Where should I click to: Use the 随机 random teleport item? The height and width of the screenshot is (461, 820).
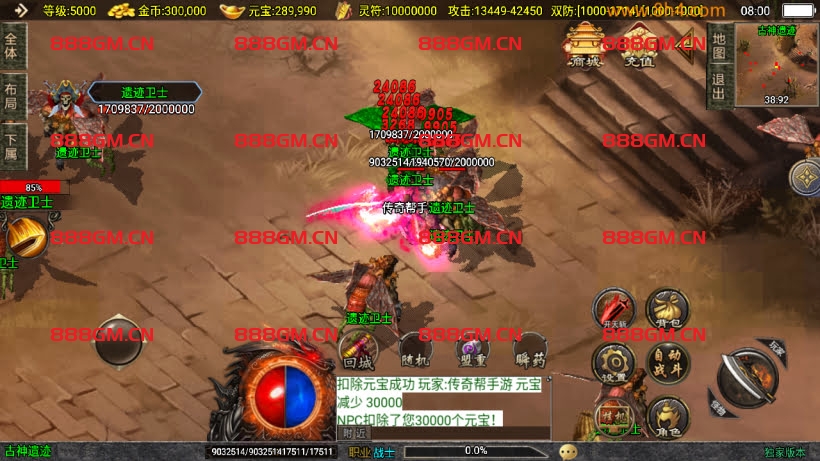[414, 349]
